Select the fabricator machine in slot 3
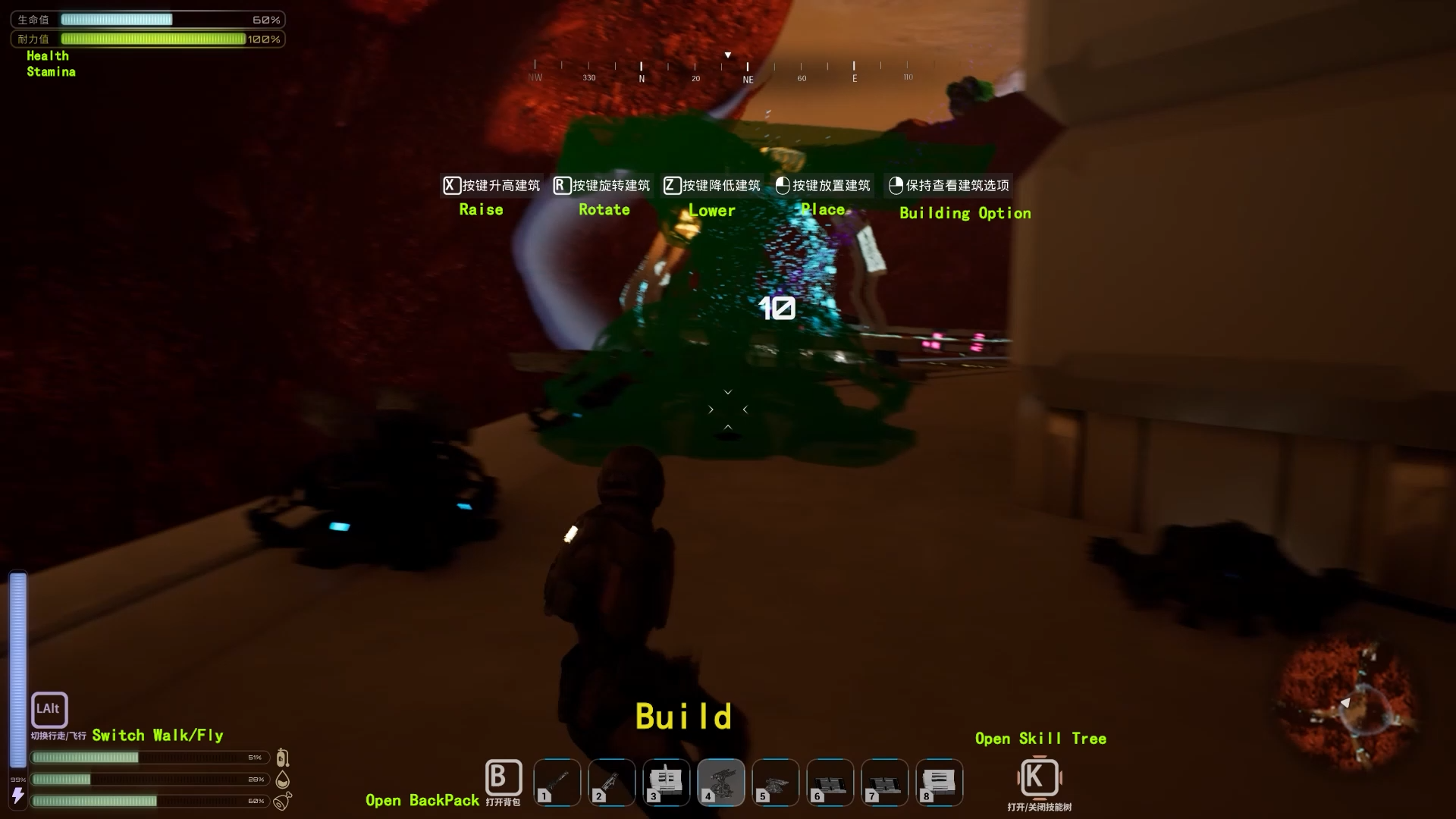 pos(667,782)
